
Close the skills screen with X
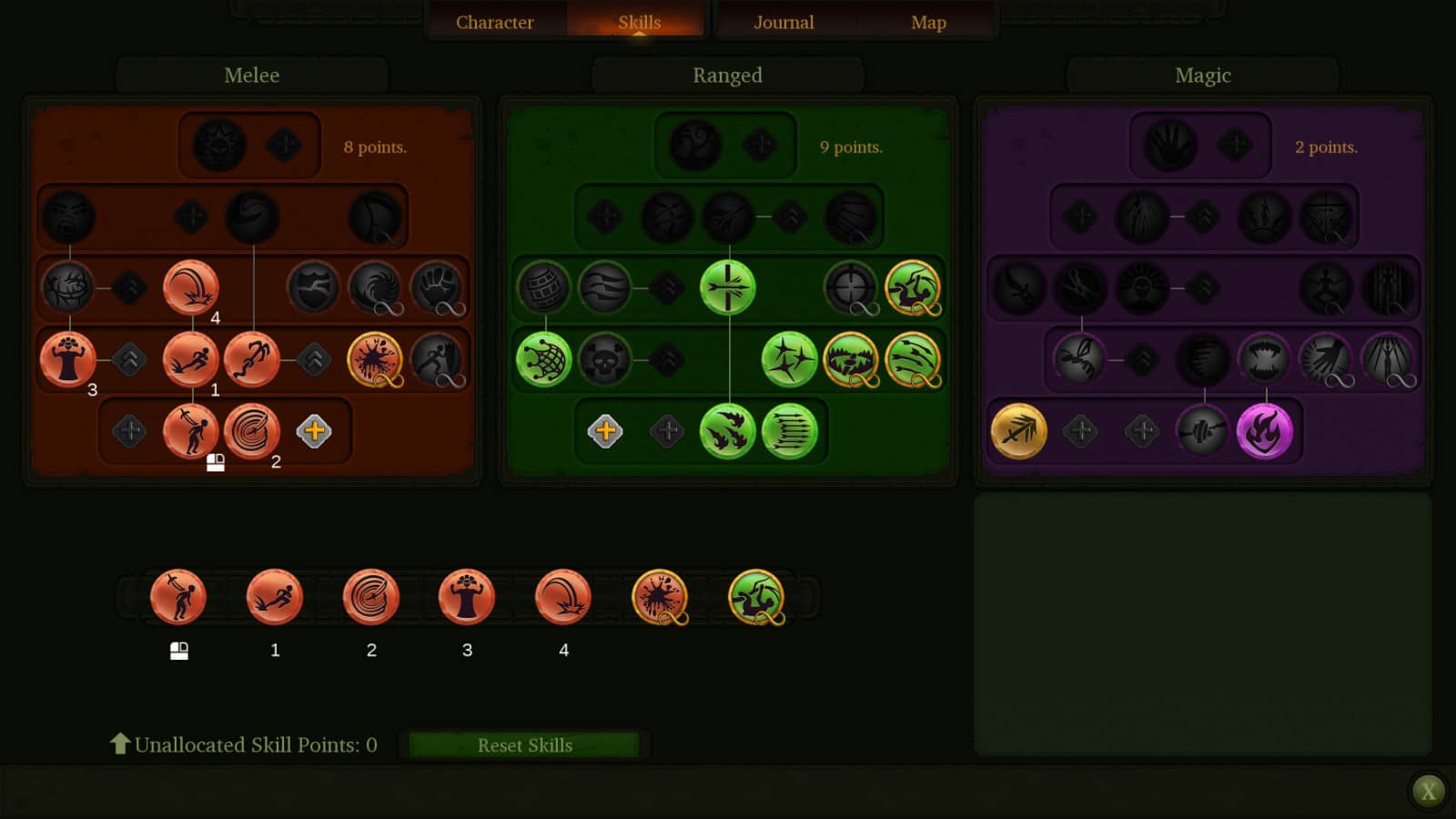pos(1428,791)
